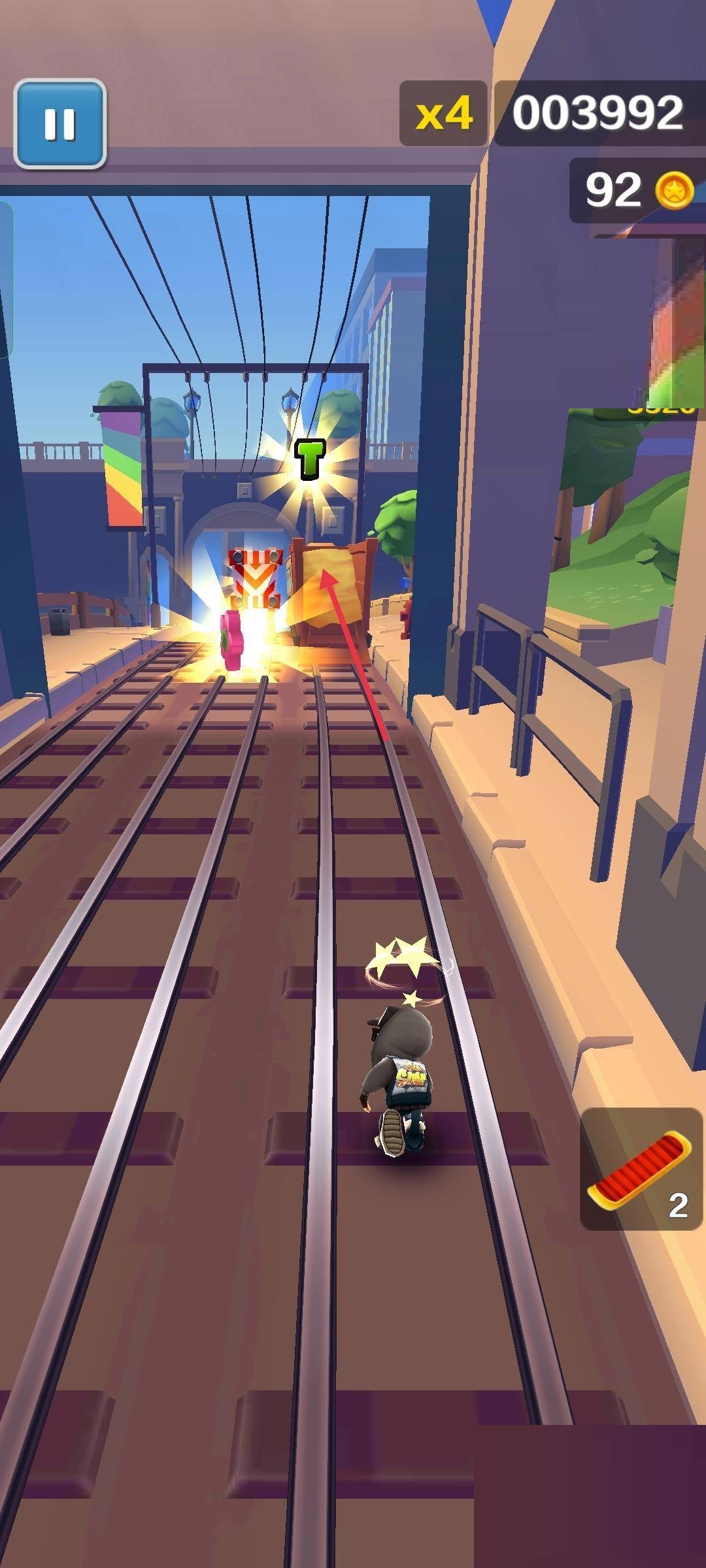Pause the game with the blue button
This screenshot has width=706, height=1568.
coord(60,123)
